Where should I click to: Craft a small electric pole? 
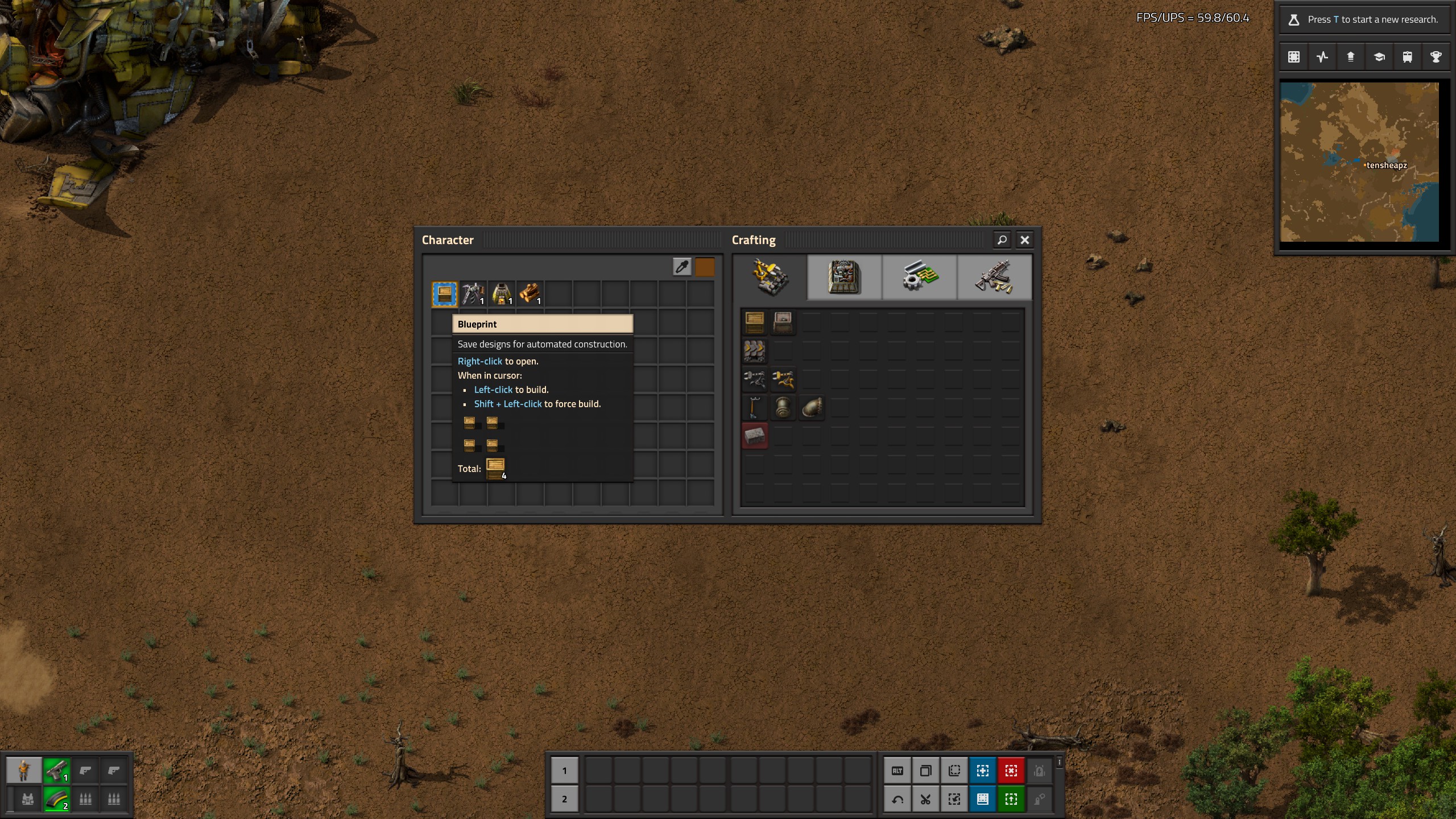click(x=755, y=408)
